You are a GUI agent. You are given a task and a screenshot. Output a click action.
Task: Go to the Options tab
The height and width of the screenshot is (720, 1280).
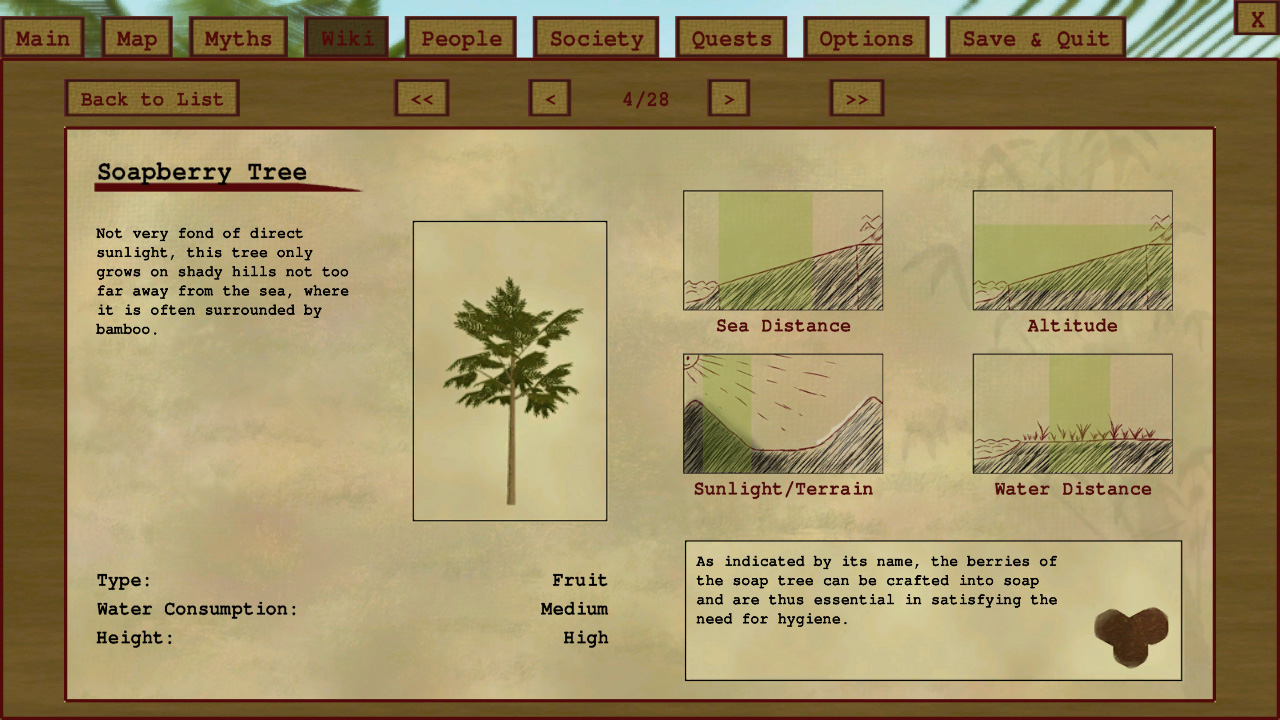click(x=866, y=39)
